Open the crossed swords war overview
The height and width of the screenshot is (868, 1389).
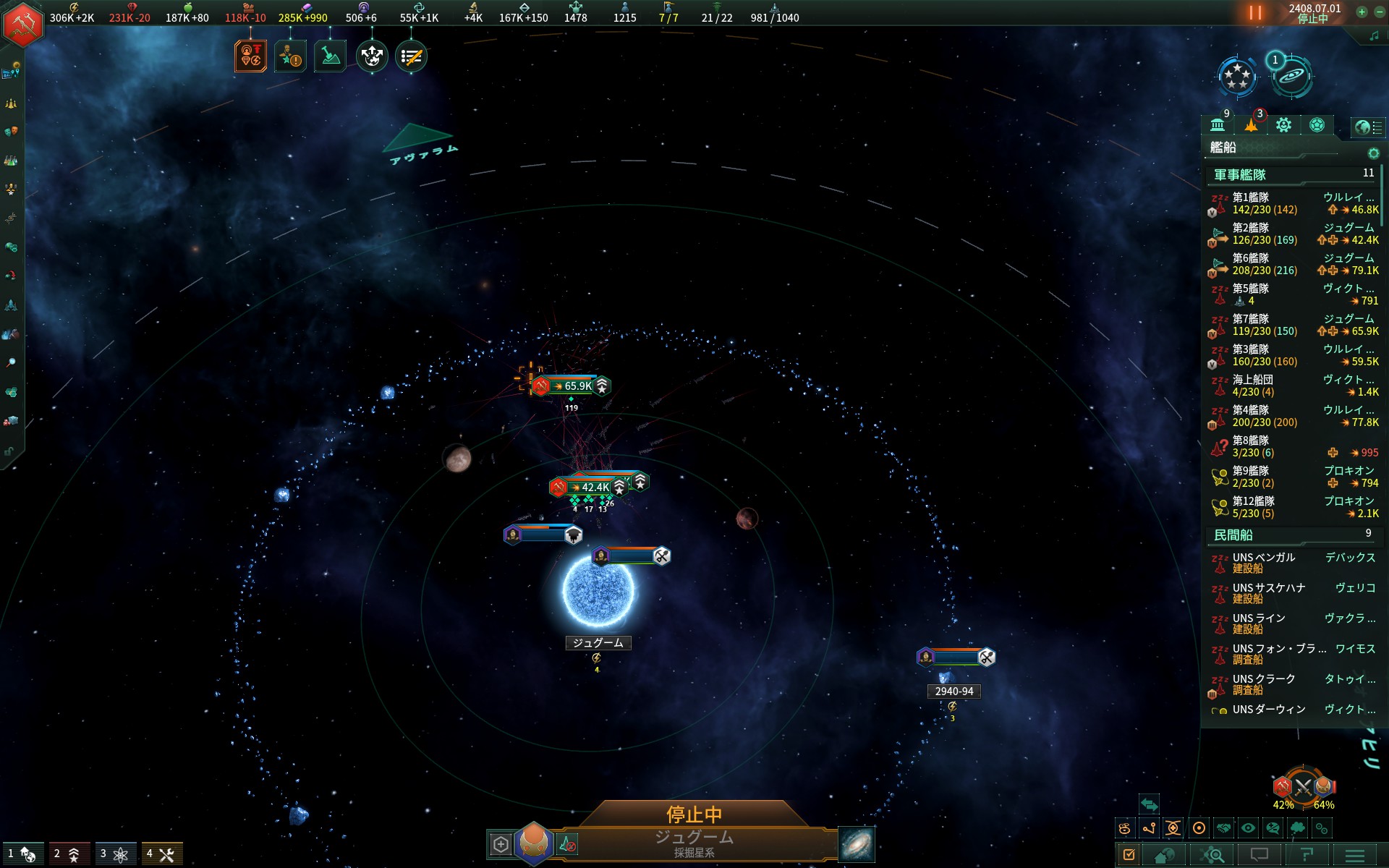click(x=1303, y=787)
